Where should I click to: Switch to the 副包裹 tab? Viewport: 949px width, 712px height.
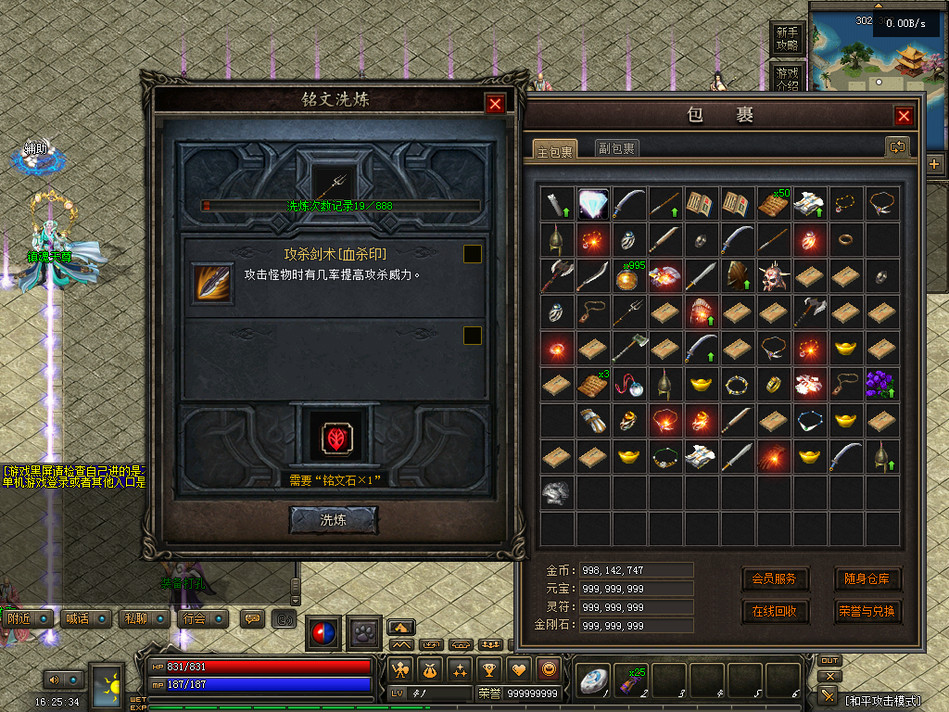pyautogui.click(x=617, y=148)
